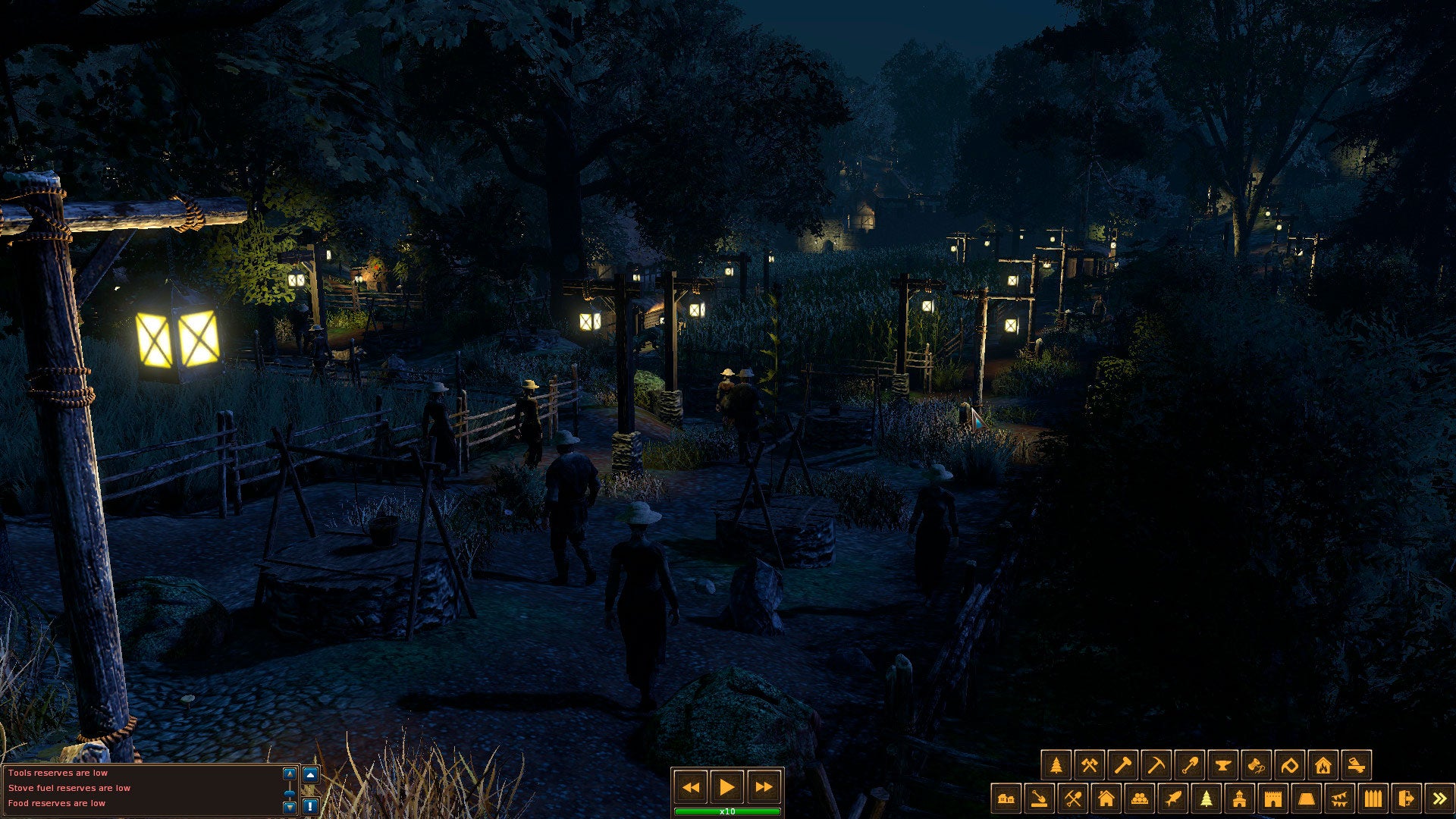This screenshot has height=819, width=1456.
Task: Open the fish category icon
Action: 1172,799
